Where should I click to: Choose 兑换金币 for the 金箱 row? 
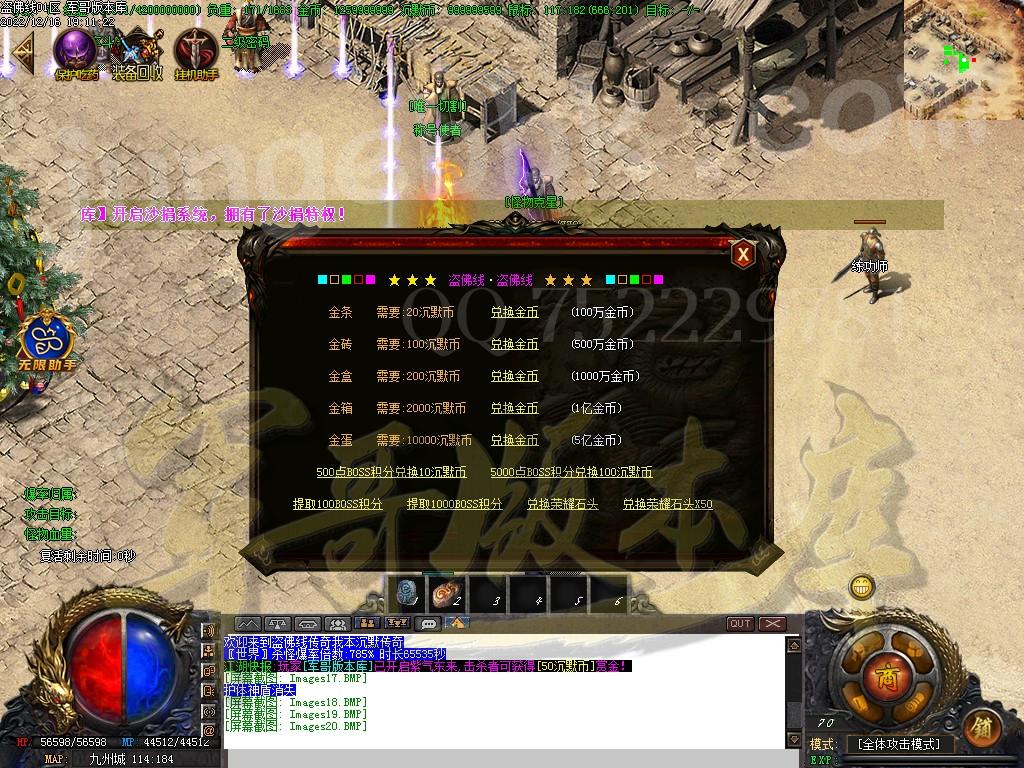(x=514, y=408)
